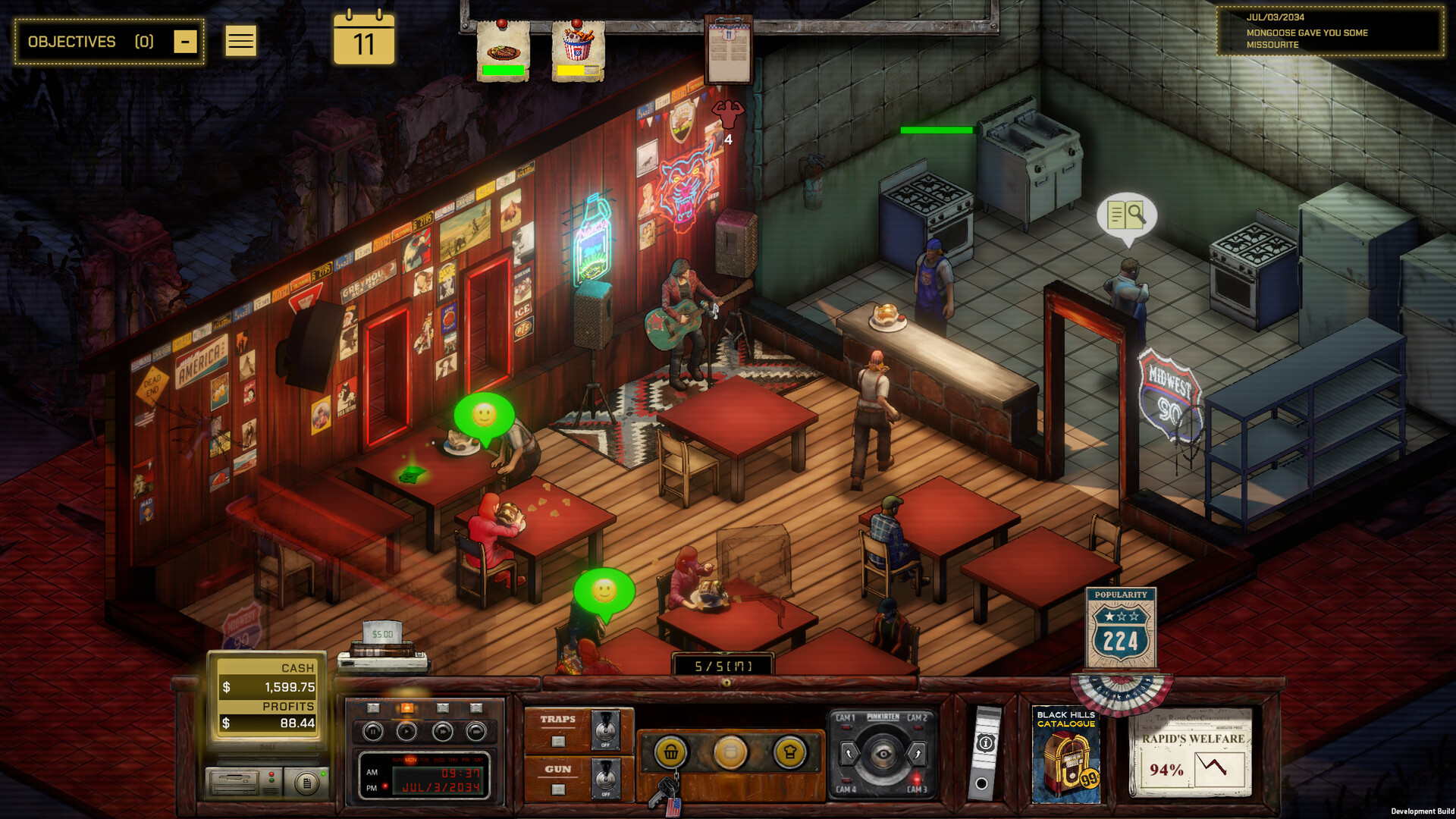This screenshot has width=1456, height=819.
Task: Rotate camera with the left arrow
Action: pyautogui.click(x=849, y=754)
